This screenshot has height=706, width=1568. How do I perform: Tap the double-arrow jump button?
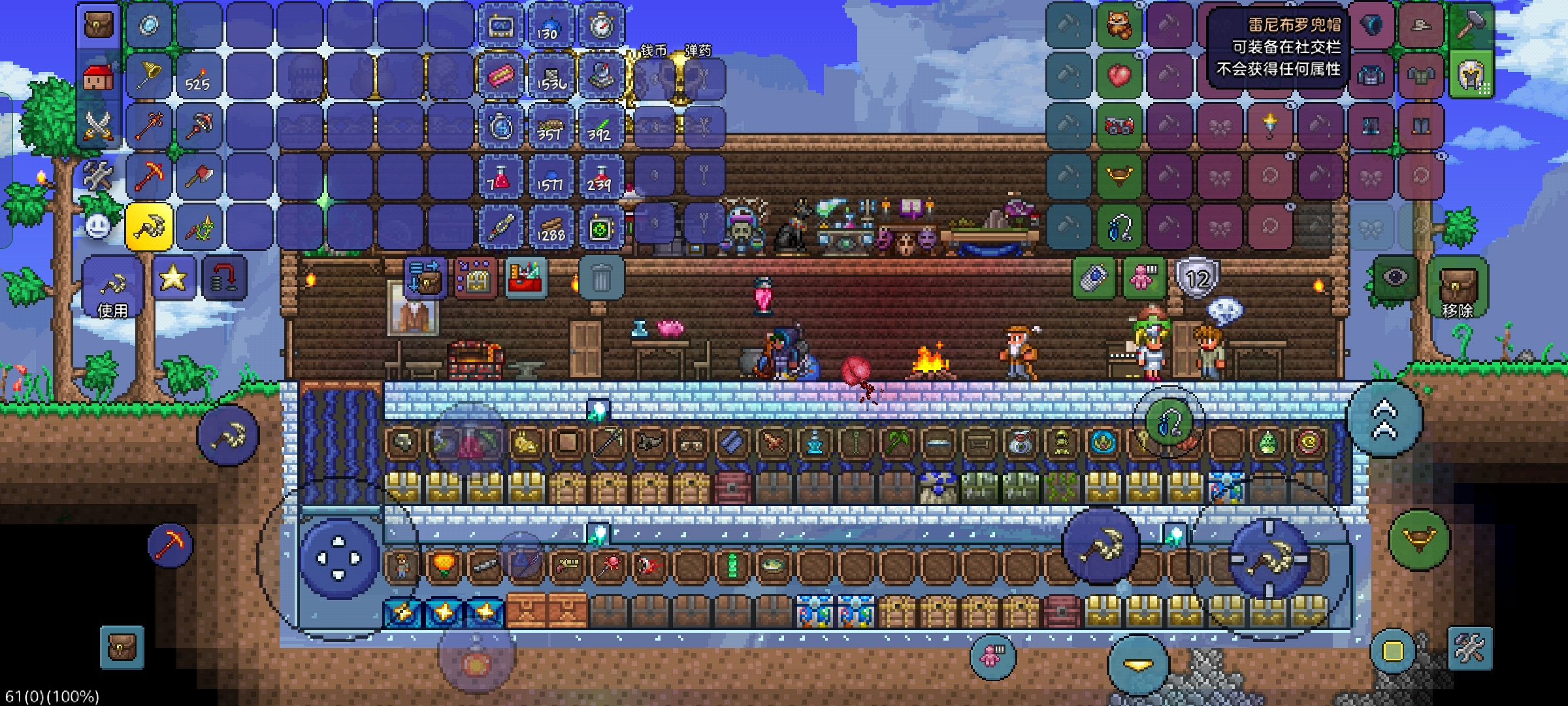1384,420
